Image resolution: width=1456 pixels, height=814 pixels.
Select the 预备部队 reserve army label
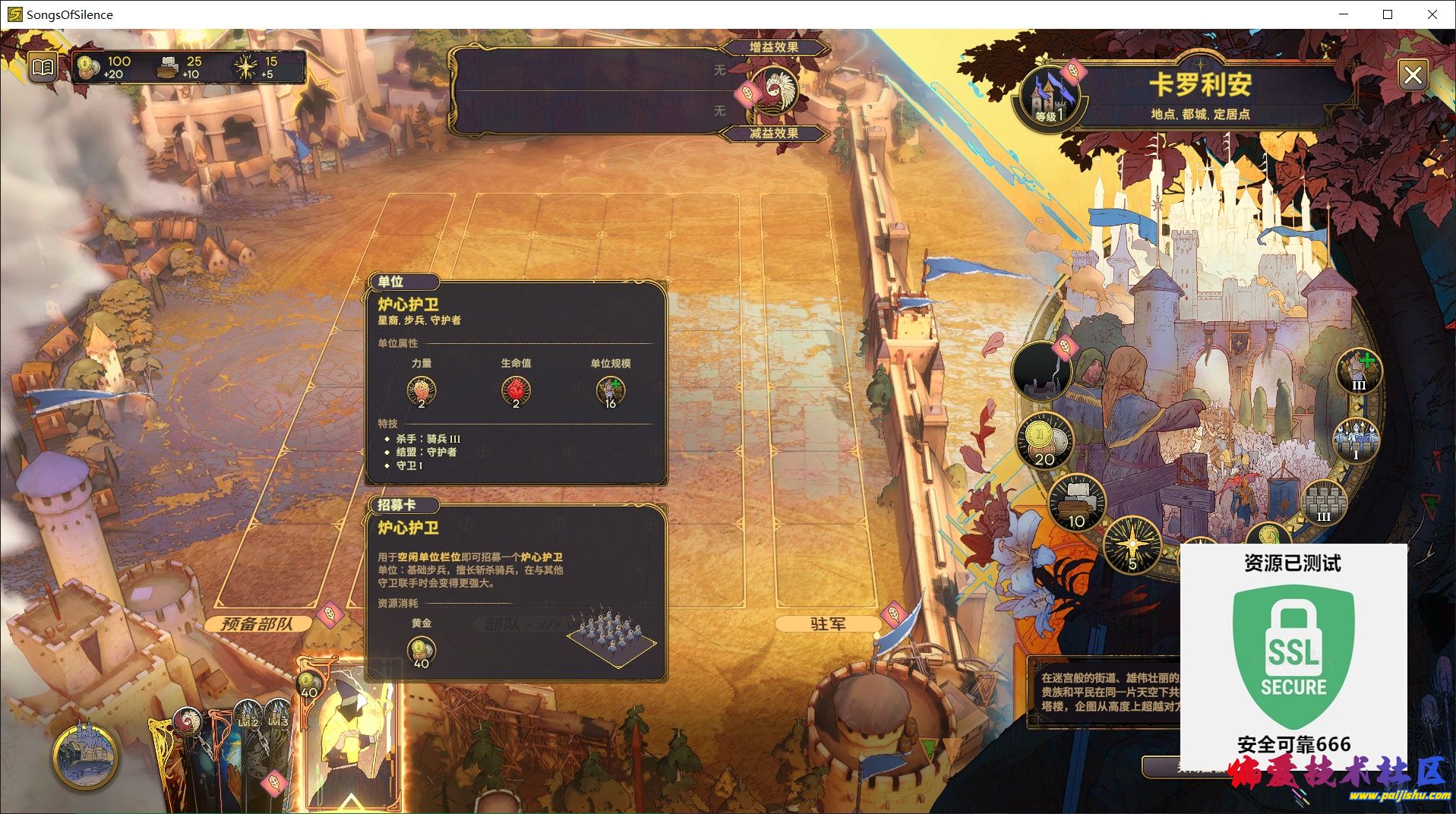pos(257,624)
